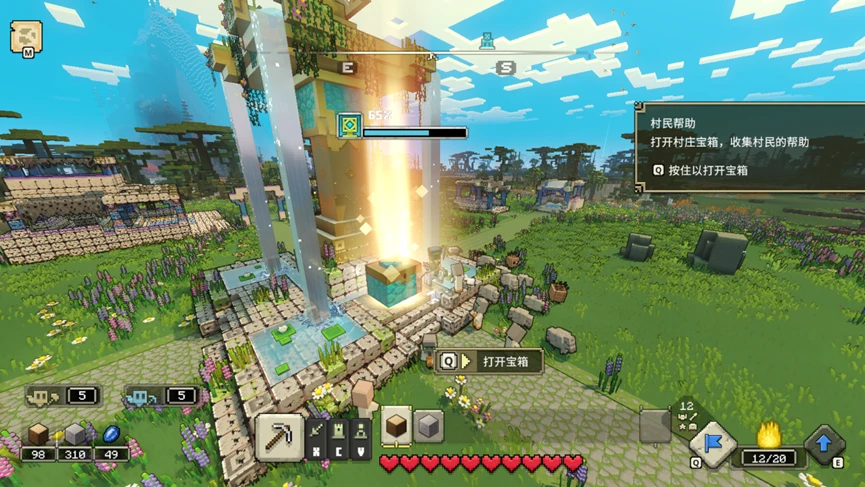
Task: Select the blue lapis resource icon
Action: point(110,434)
